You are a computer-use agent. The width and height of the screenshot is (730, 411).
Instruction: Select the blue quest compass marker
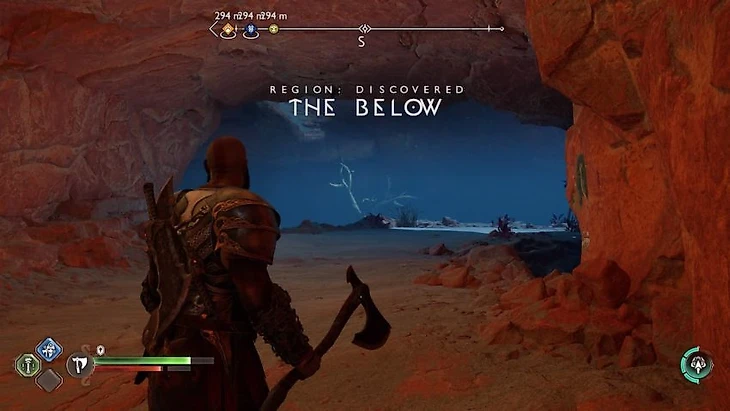point(250,30)
